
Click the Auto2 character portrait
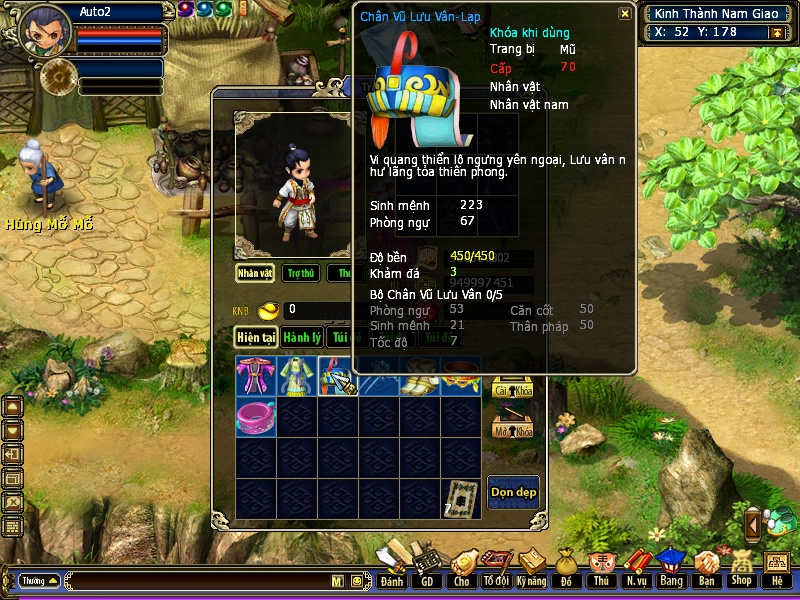pos(45,32)
